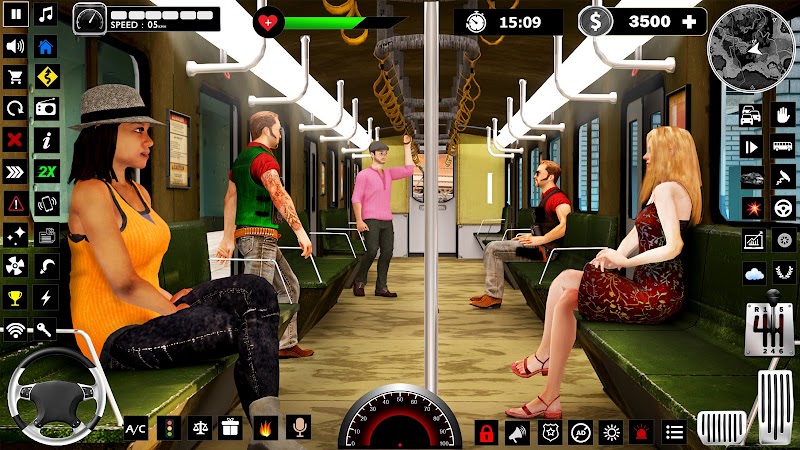Toggle the microphone icon
The width and height of the screenshot is (800, 450).
tap(297, 429)
